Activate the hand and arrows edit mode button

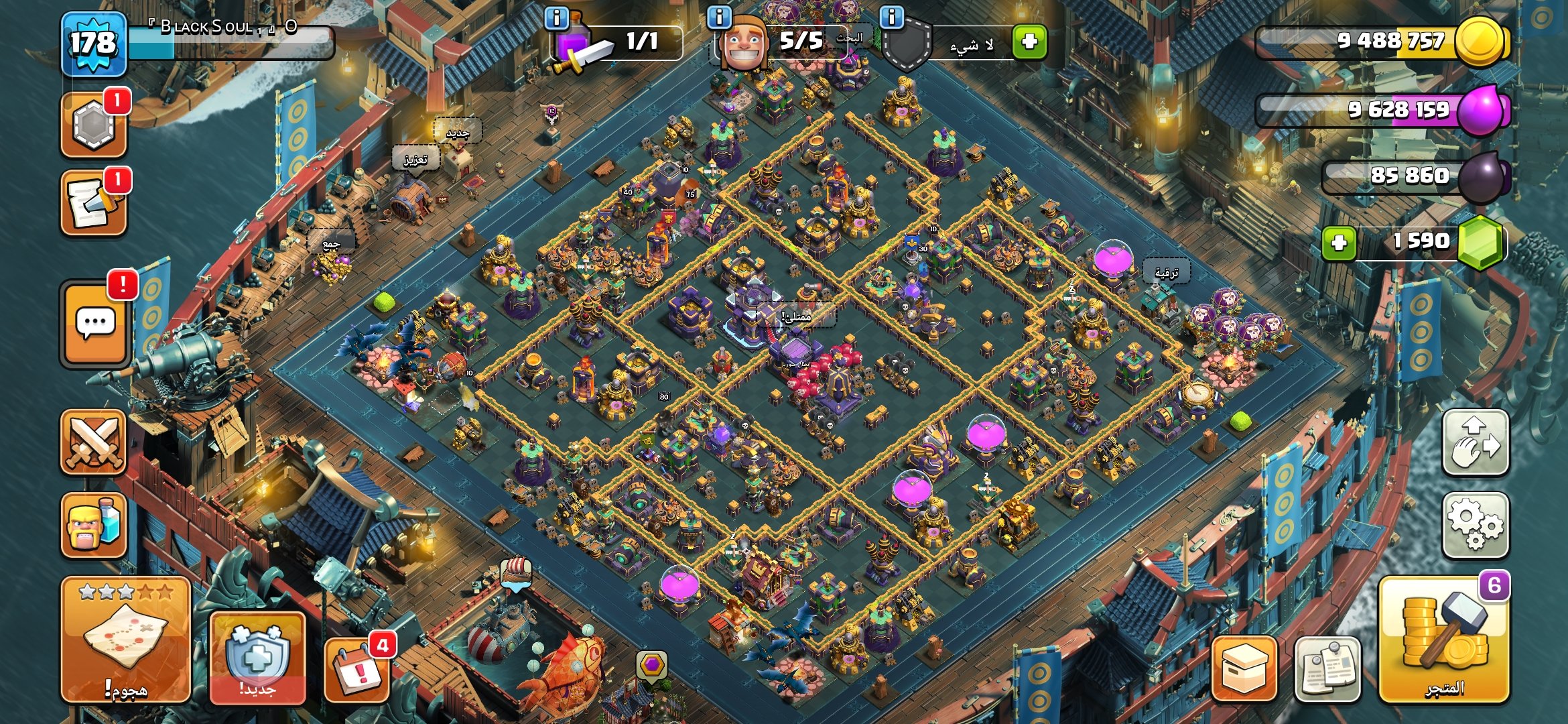(1476, 442)
